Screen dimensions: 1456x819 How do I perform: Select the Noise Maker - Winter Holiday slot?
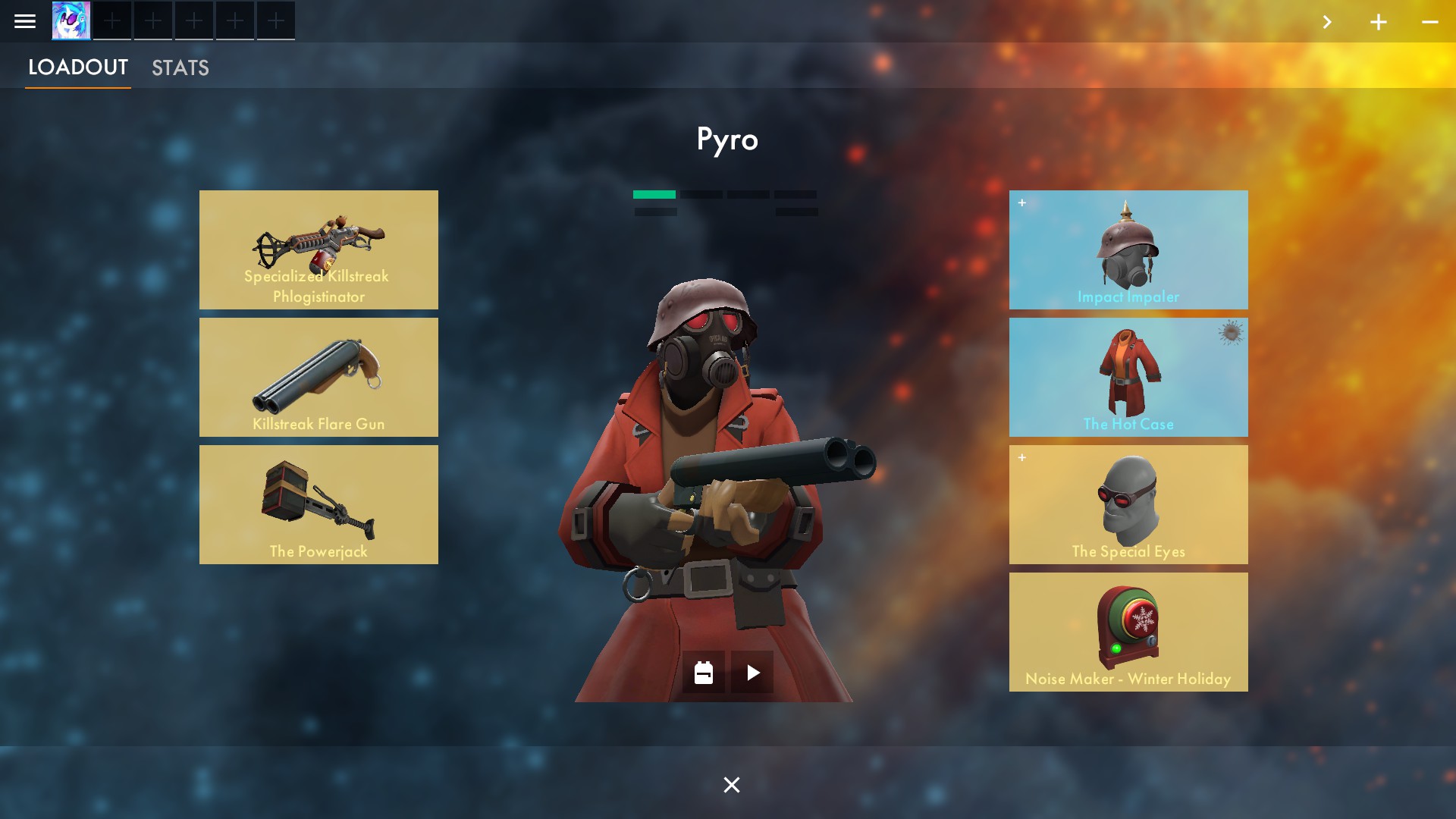point(1128,631)
